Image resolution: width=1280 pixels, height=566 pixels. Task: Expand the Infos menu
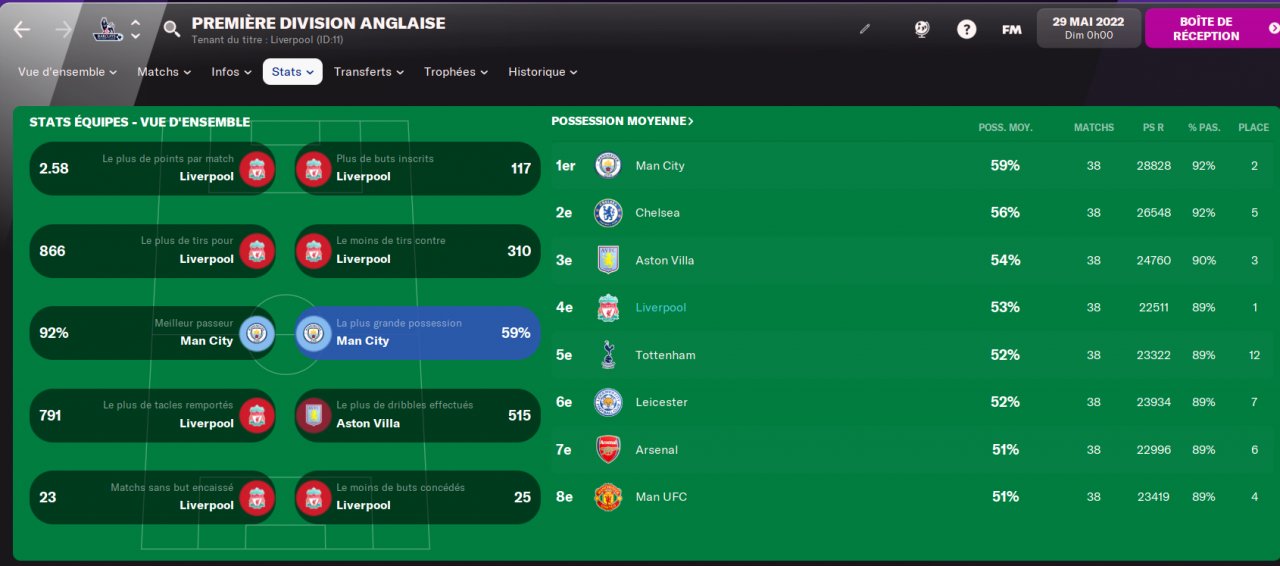pos(231,72)
